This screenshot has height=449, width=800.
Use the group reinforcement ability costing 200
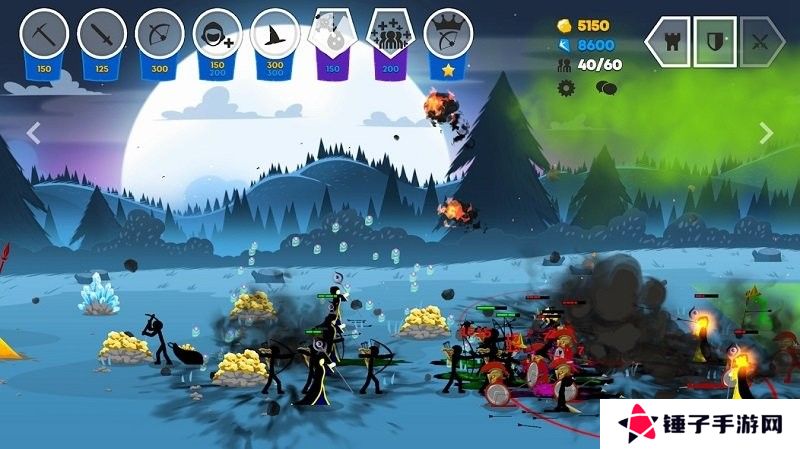click(x=391, y=34)
